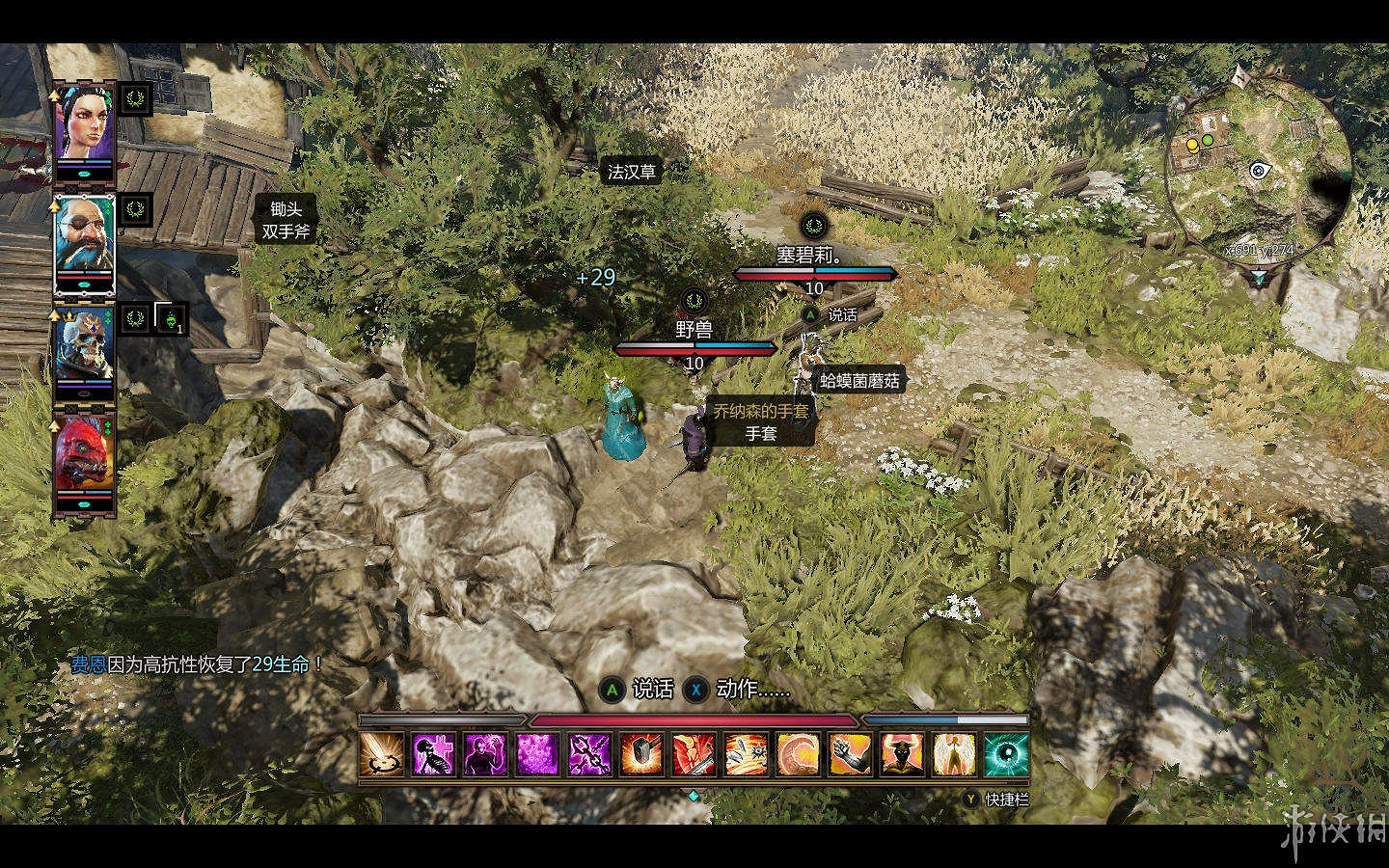The image size is (1389, 868).
Task: Activate the teal glowing-eye skill
Action: [1006, 754]
